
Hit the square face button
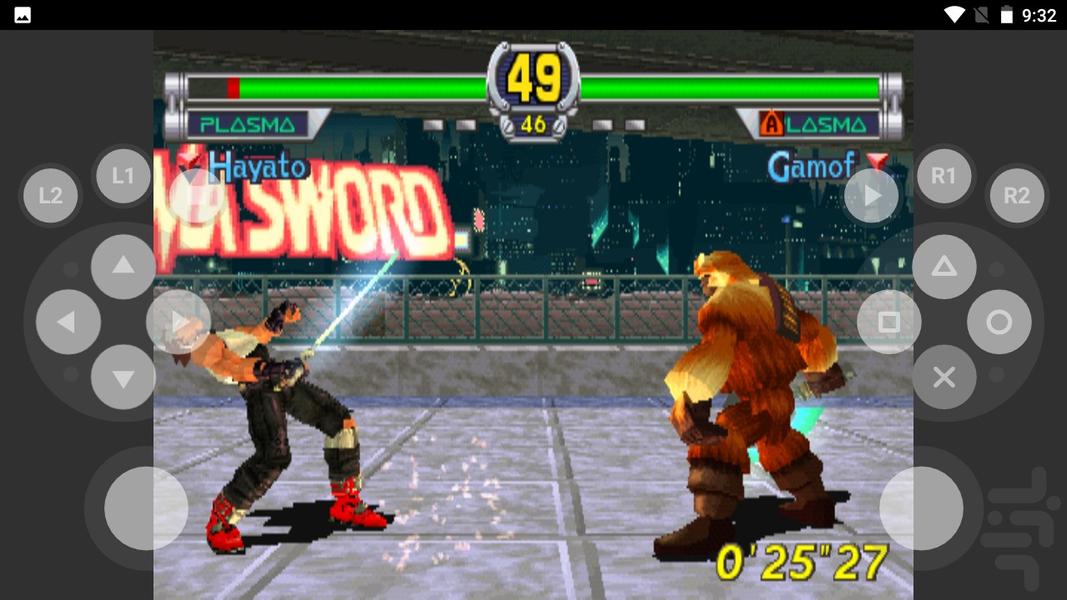888,322
